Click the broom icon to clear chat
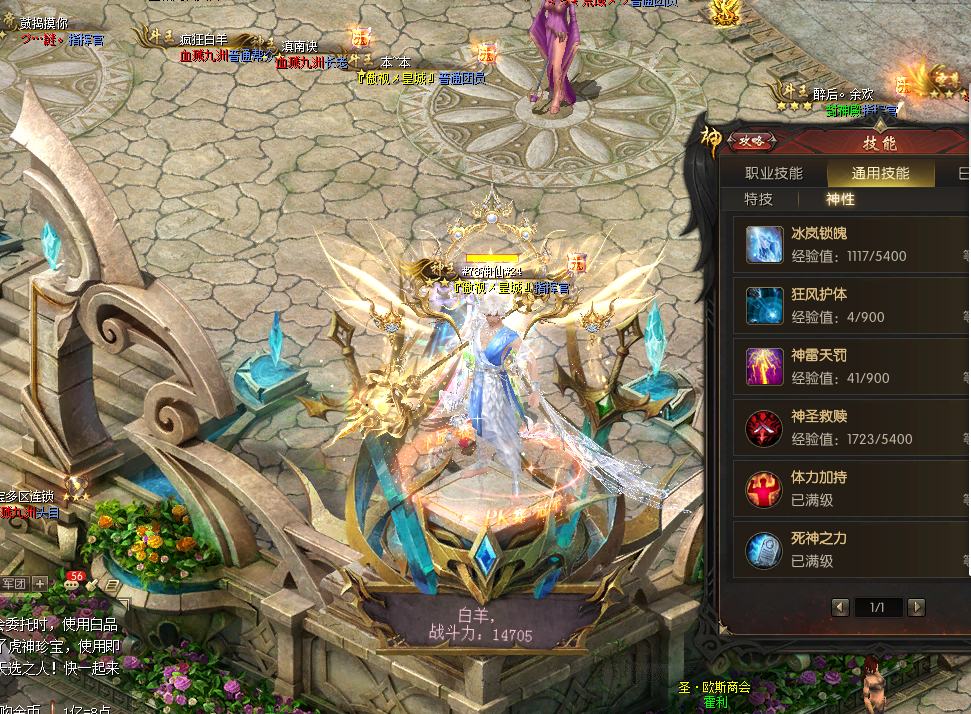 coord(94,583)
